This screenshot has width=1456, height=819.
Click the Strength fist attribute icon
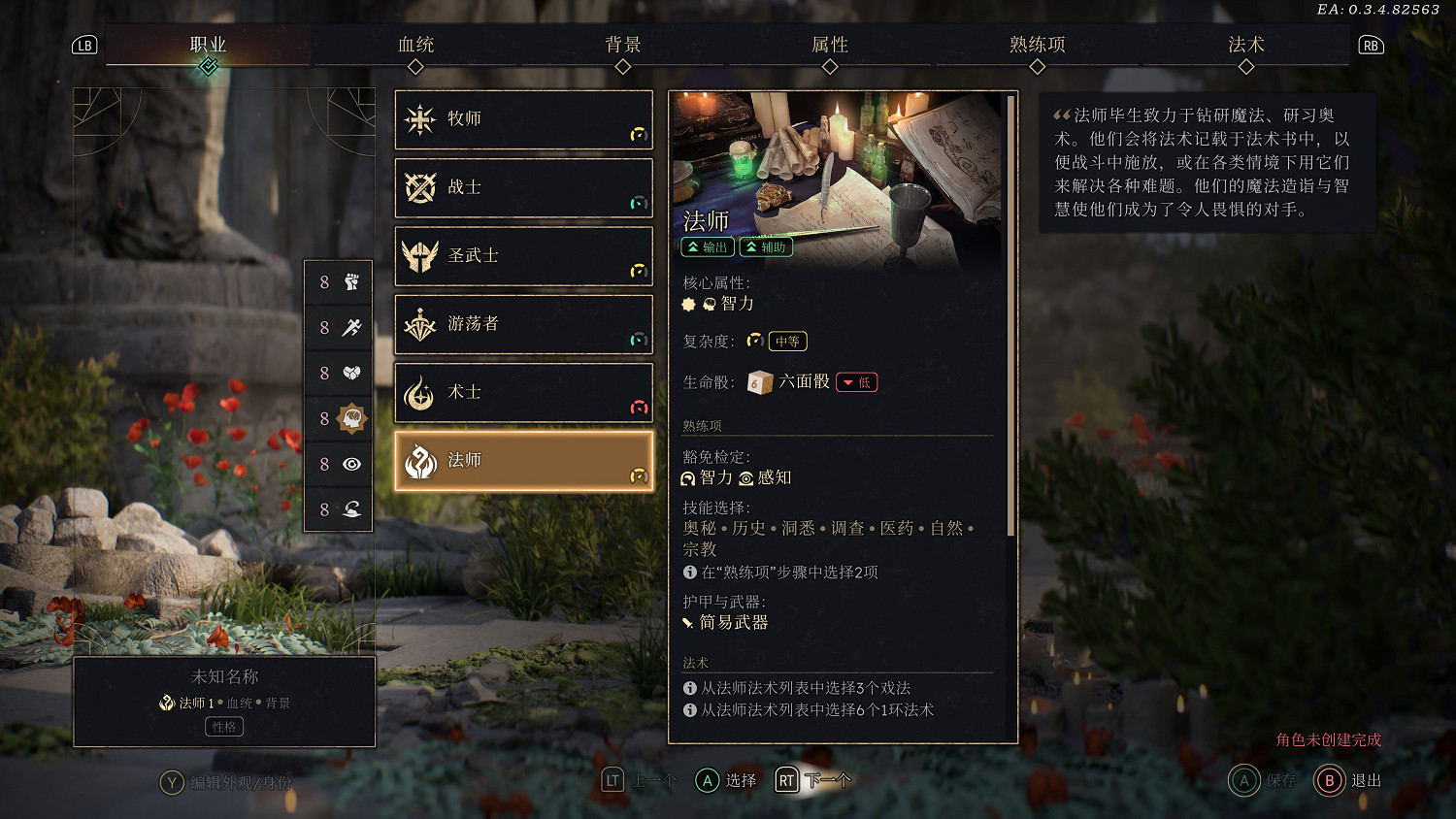click(351, 282)
